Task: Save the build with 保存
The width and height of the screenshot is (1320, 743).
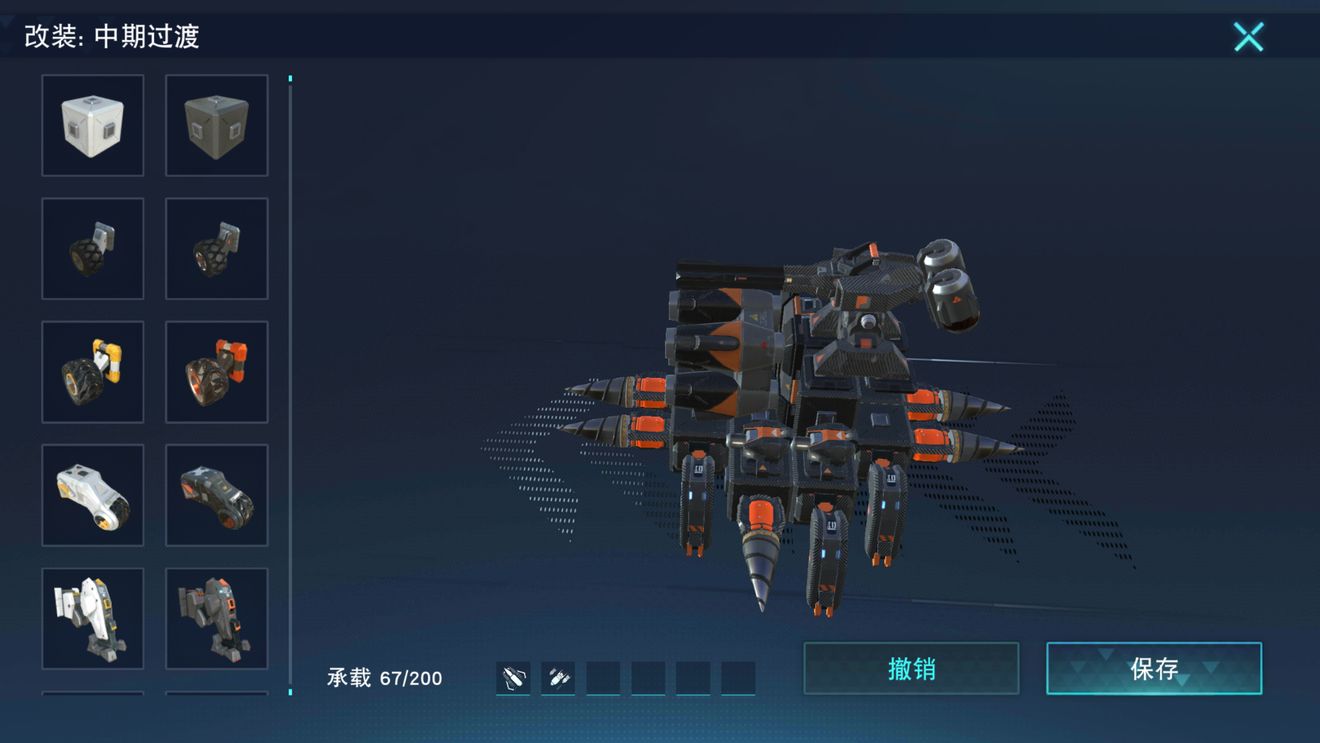Action: coord(1154,668)
